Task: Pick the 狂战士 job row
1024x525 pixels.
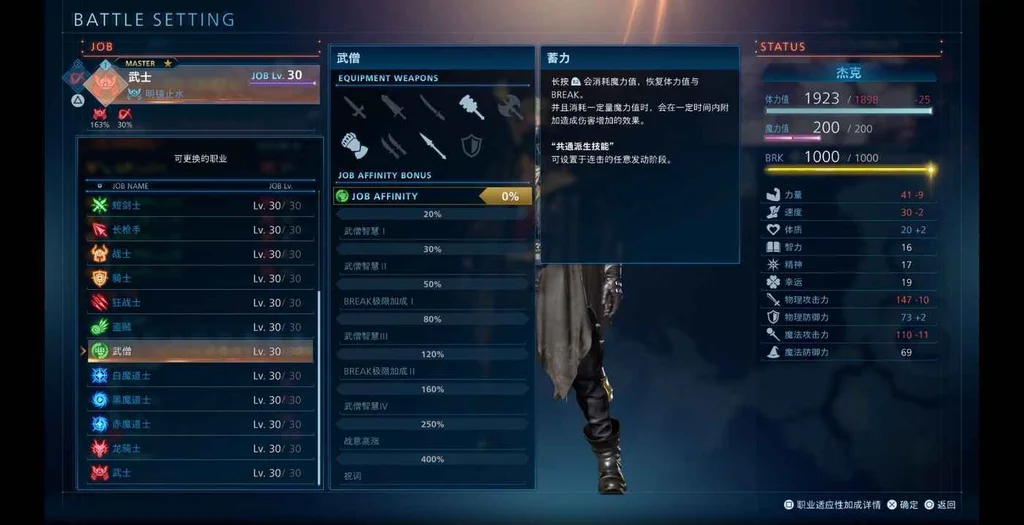Action: point(200,302)
